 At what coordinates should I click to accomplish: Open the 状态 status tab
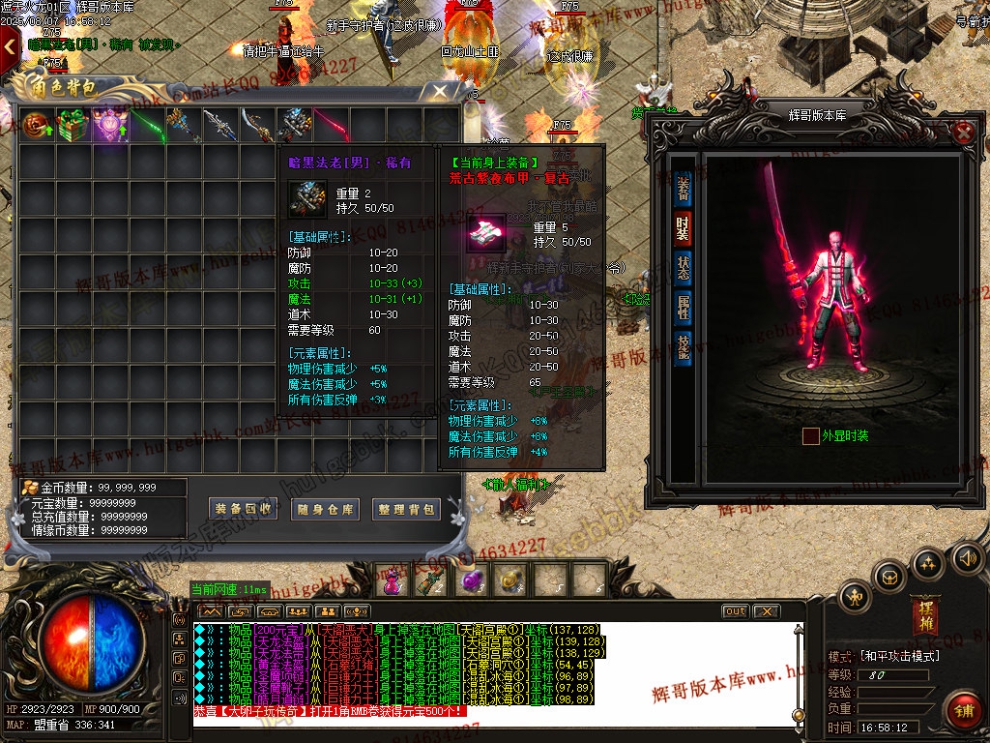pos(683,268)
